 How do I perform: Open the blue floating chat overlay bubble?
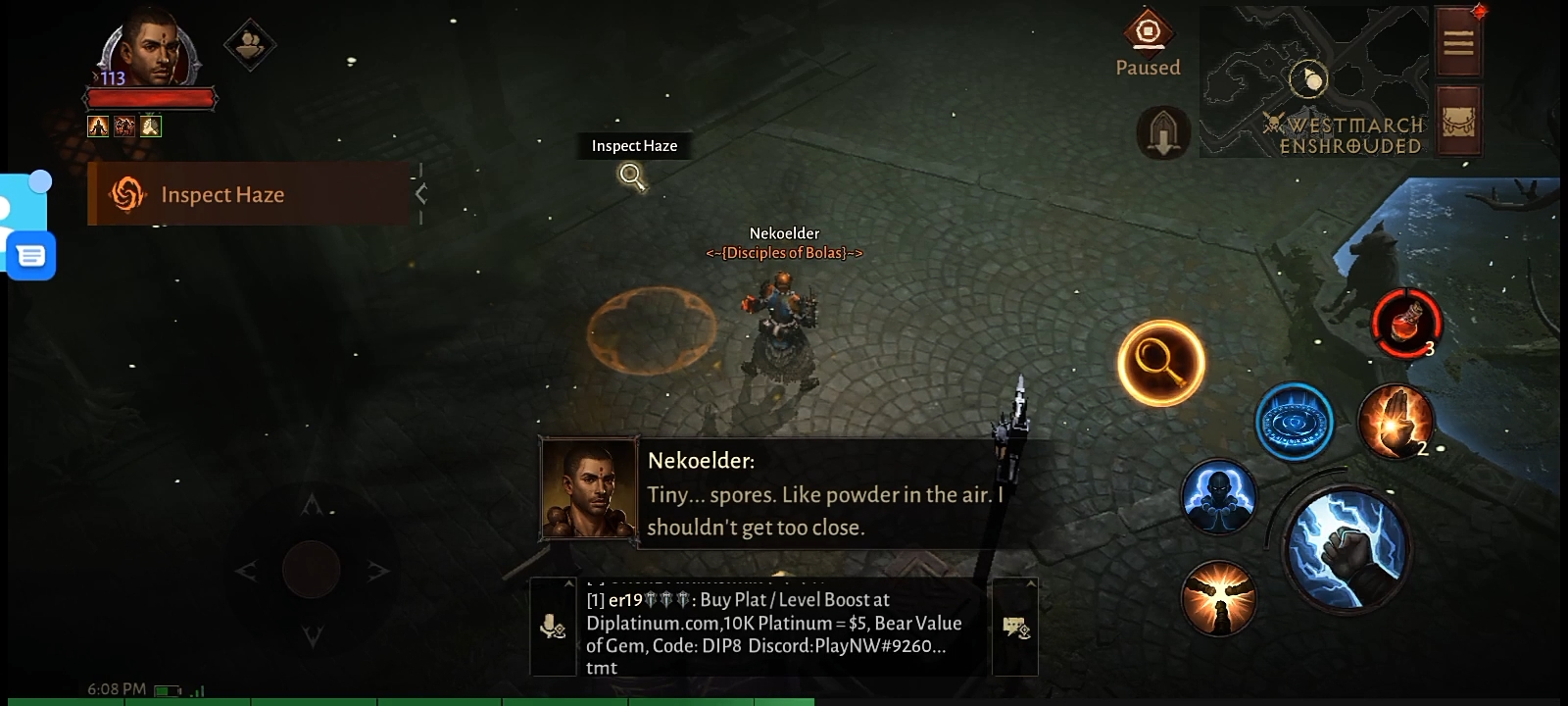[30, 256]
